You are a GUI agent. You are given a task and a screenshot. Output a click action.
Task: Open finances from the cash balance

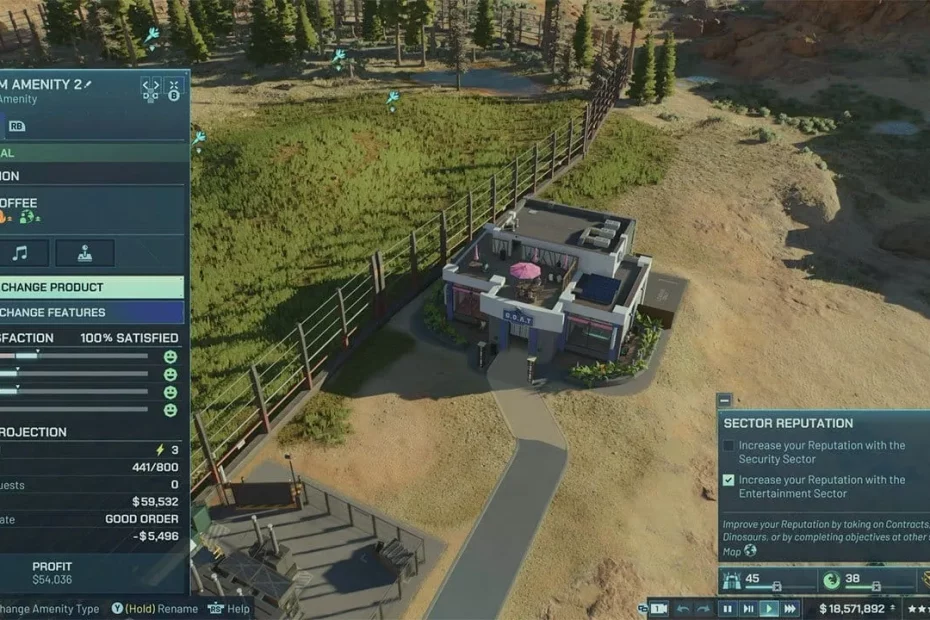coord(852,608)
